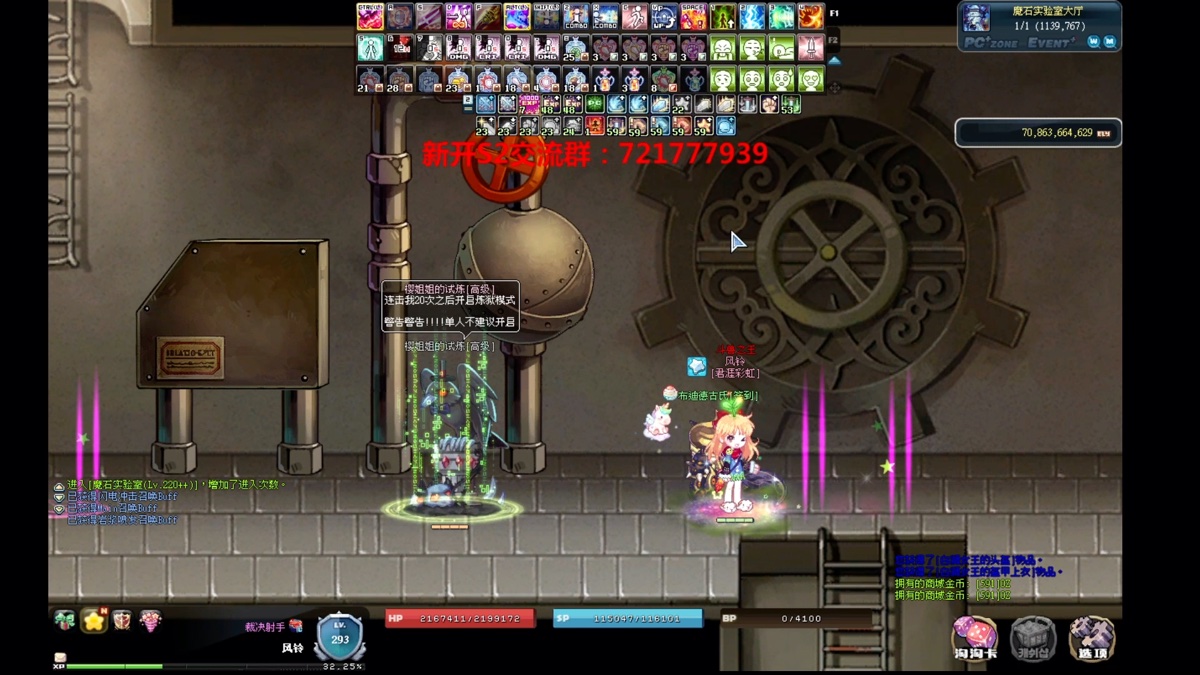This screenshot has width=1200, height=675.
Task: Activate the SPACE-bound fiery explosion skill
Action: coord(693,17)
